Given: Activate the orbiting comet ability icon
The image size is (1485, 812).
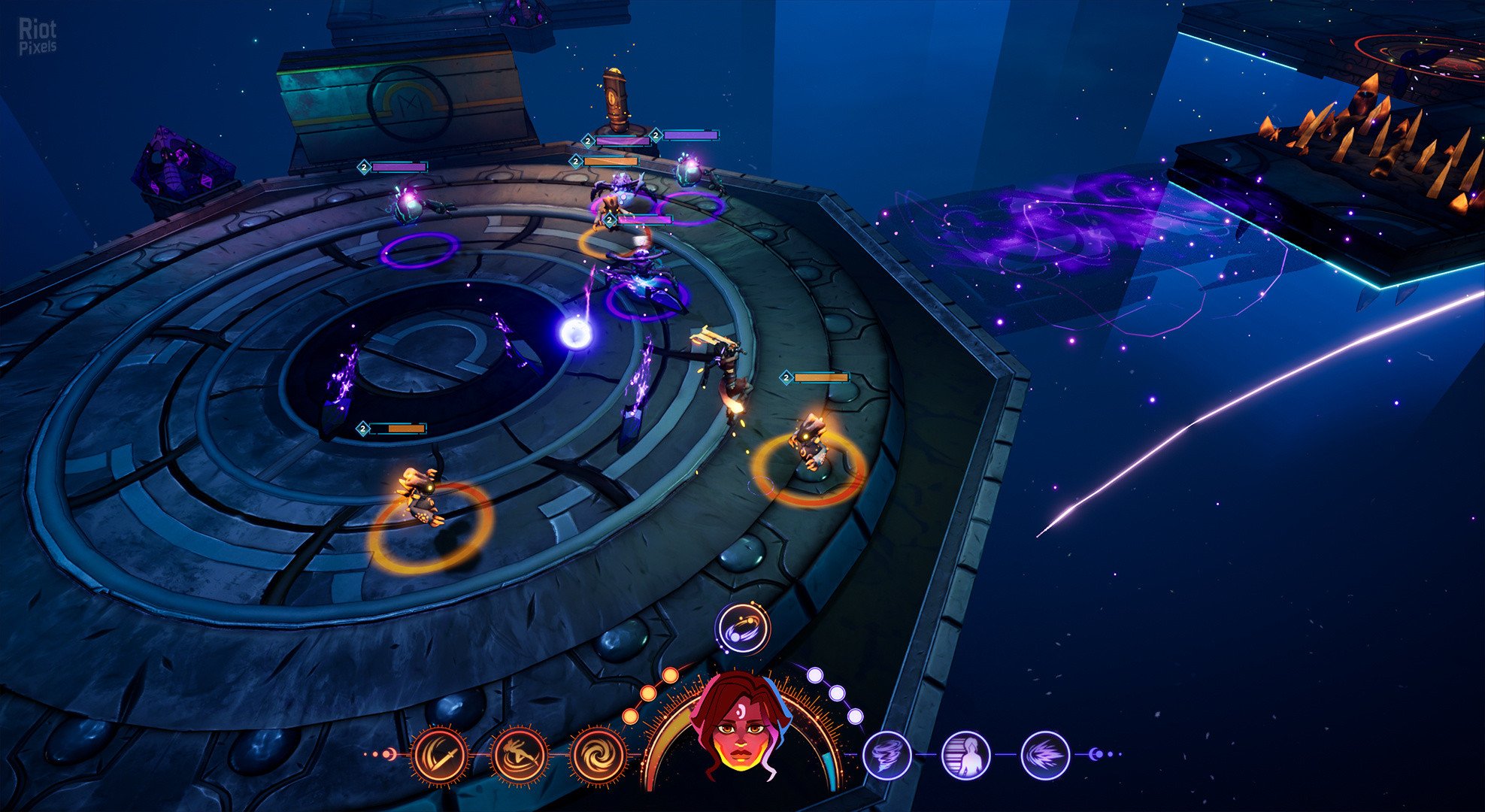Looking at the screenshot, I should pos(742,629).
